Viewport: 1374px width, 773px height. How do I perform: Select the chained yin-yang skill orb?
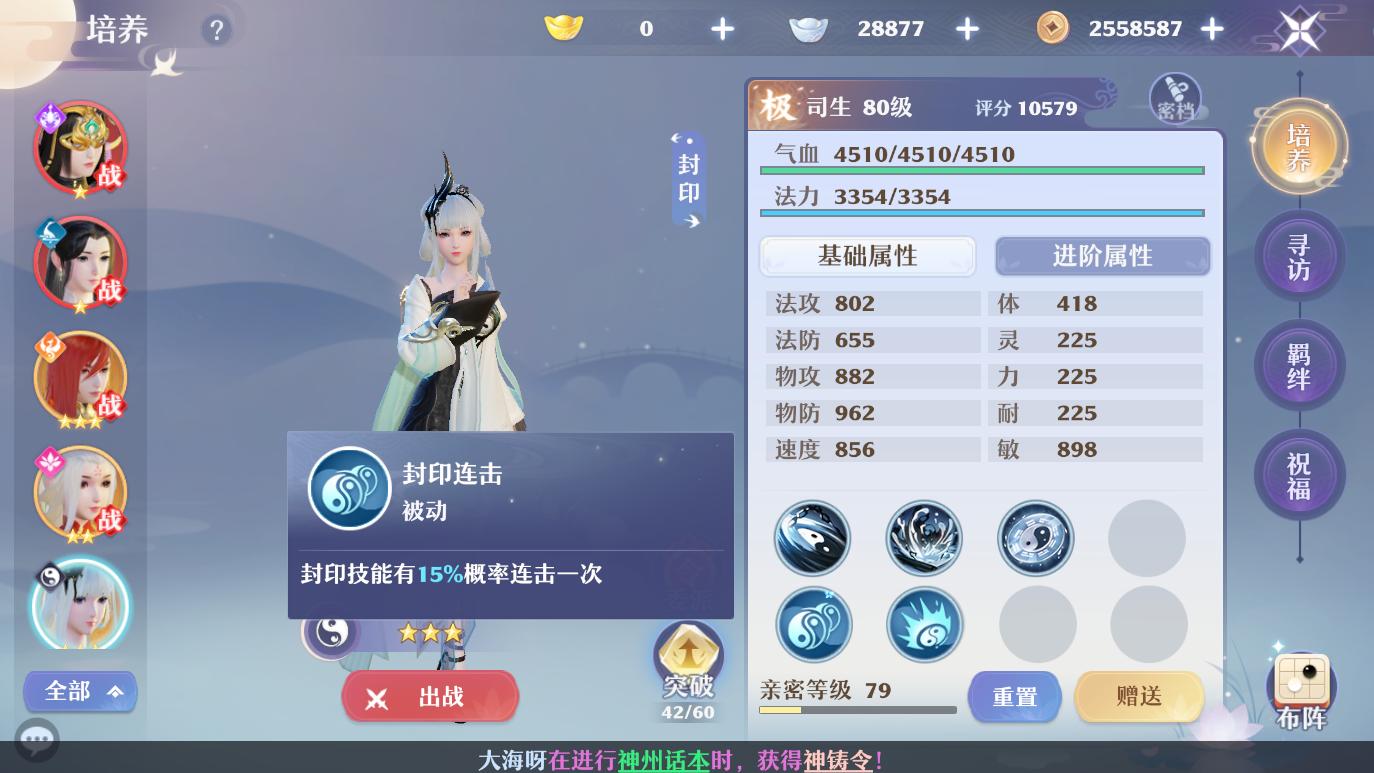tap(813, 538)
